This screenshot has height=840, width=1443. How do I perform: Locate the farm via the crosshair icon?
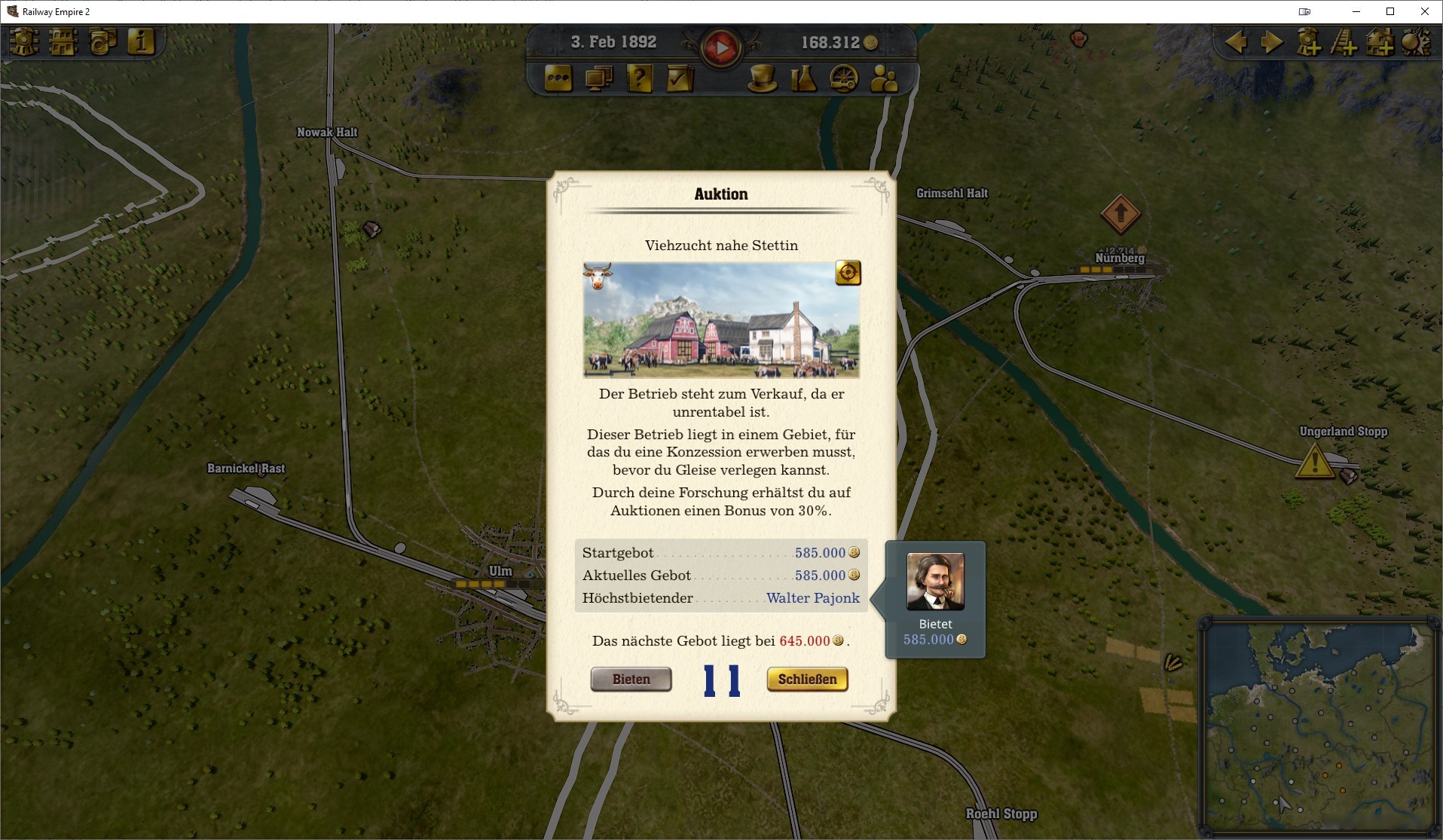click(x=848, y=273)
